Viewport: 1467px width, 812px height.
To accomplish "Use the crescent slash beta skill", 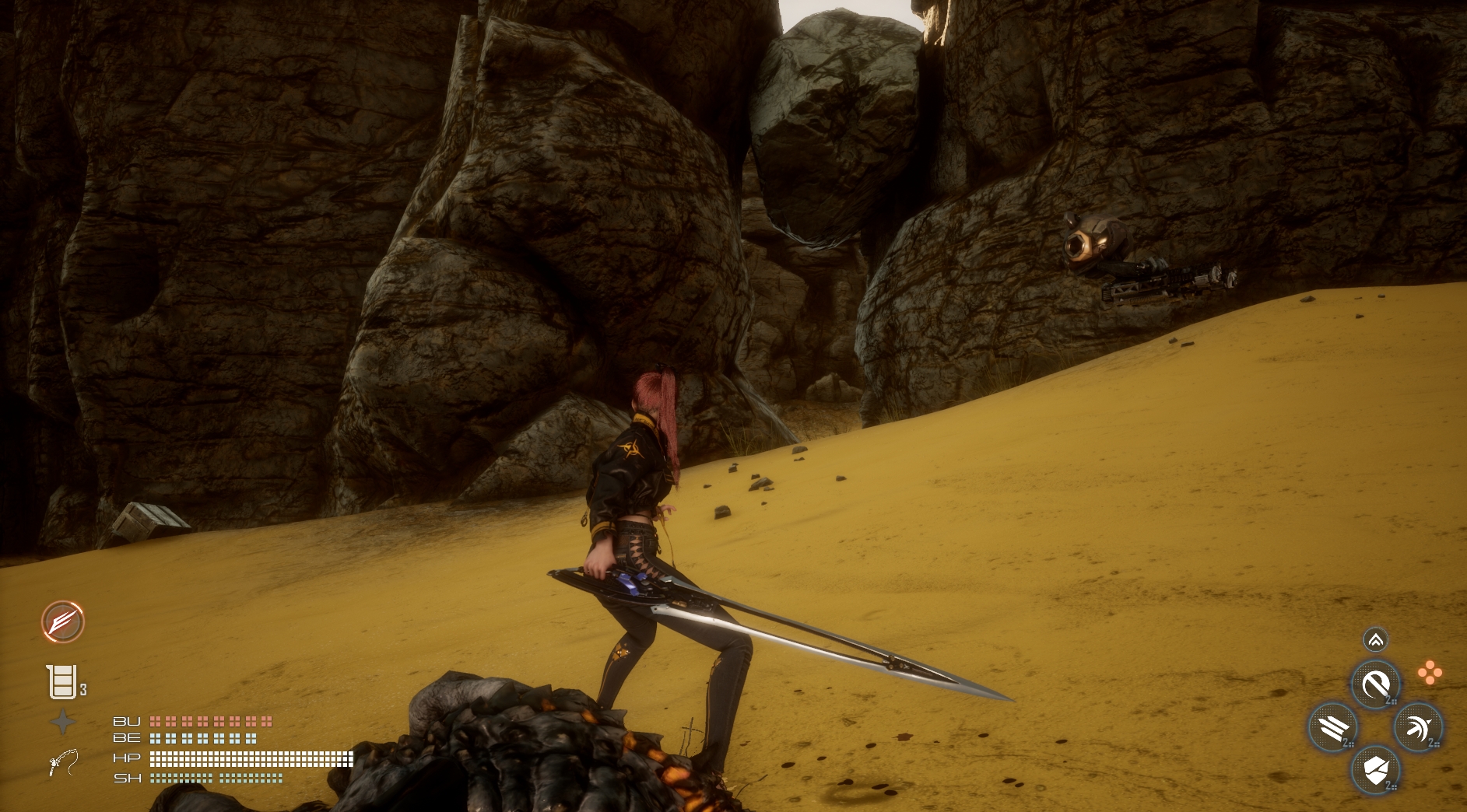I will click(1418, 728).
